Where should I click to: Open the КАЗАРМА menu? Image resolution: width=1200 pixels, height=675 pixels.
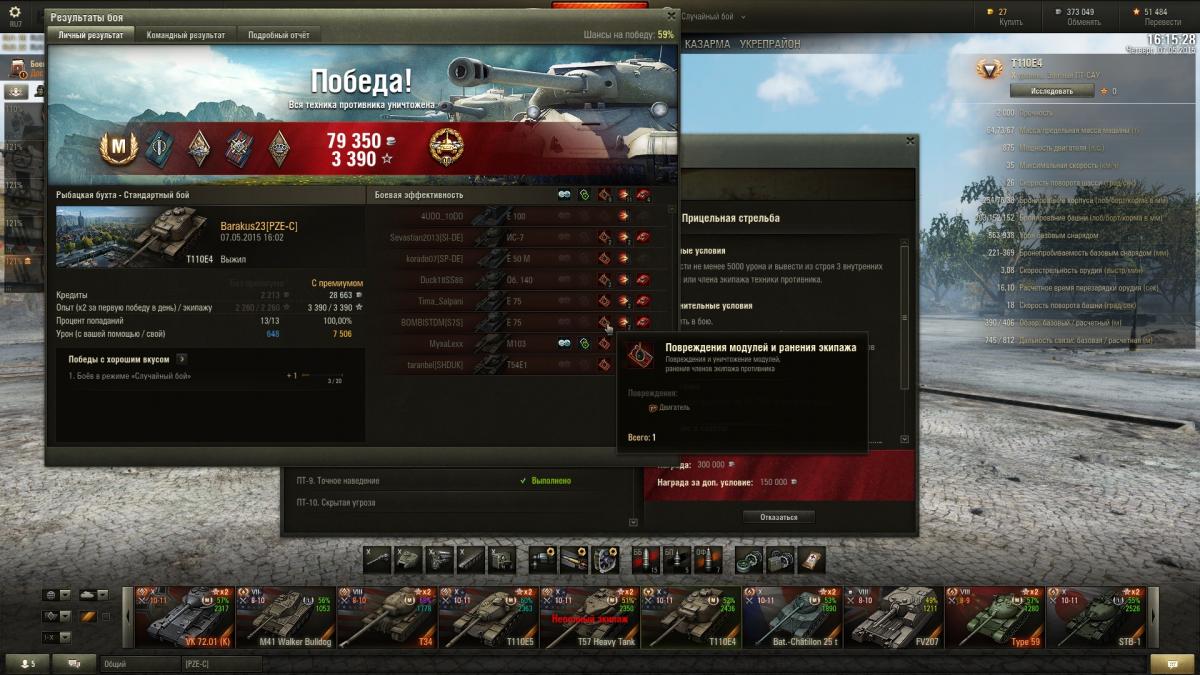point(707,45)
